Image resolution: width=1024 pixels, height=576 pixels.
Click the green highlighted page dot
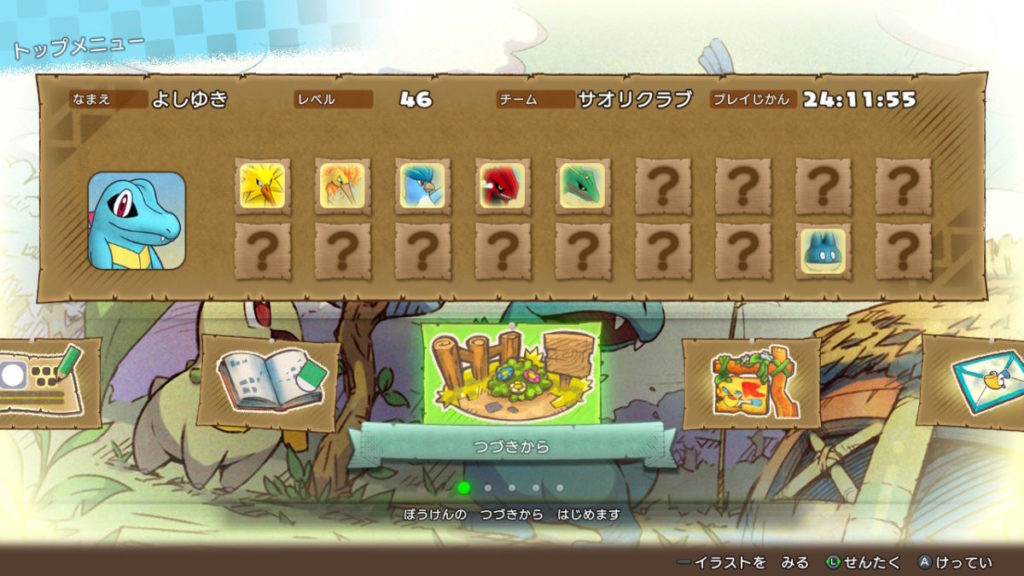point(464,488)
